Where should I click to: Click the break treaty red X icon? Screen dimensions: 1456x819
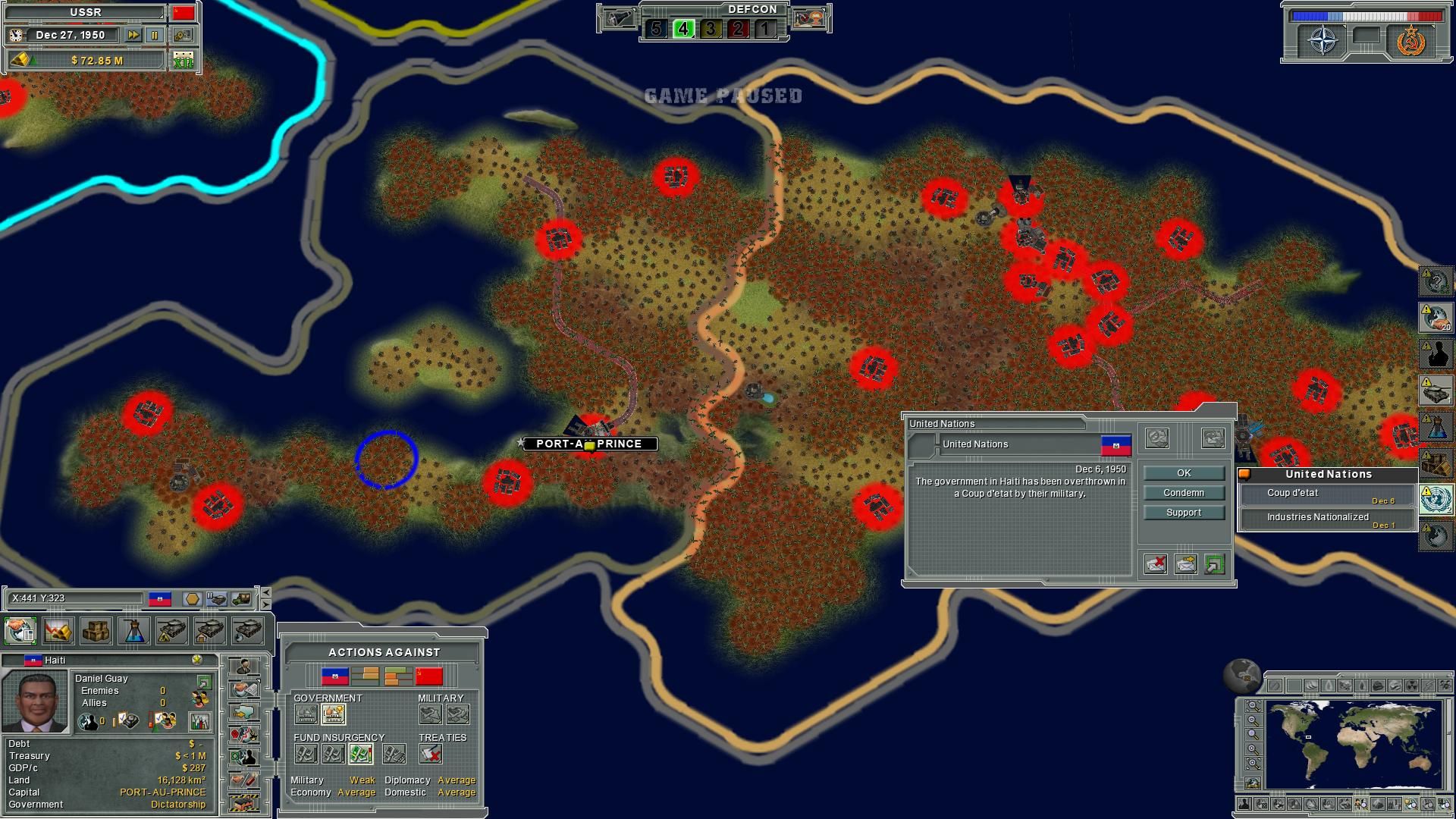[x=431, y=754]
